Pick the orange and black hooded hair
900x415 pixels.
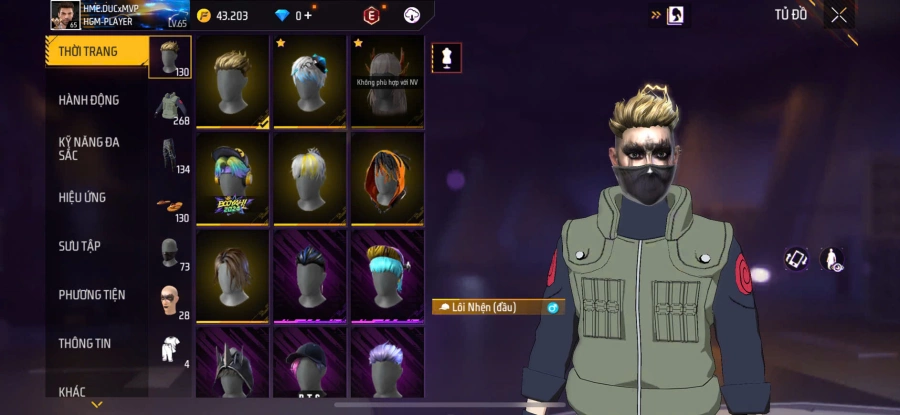pyautogui.click(x=387, y=177)
